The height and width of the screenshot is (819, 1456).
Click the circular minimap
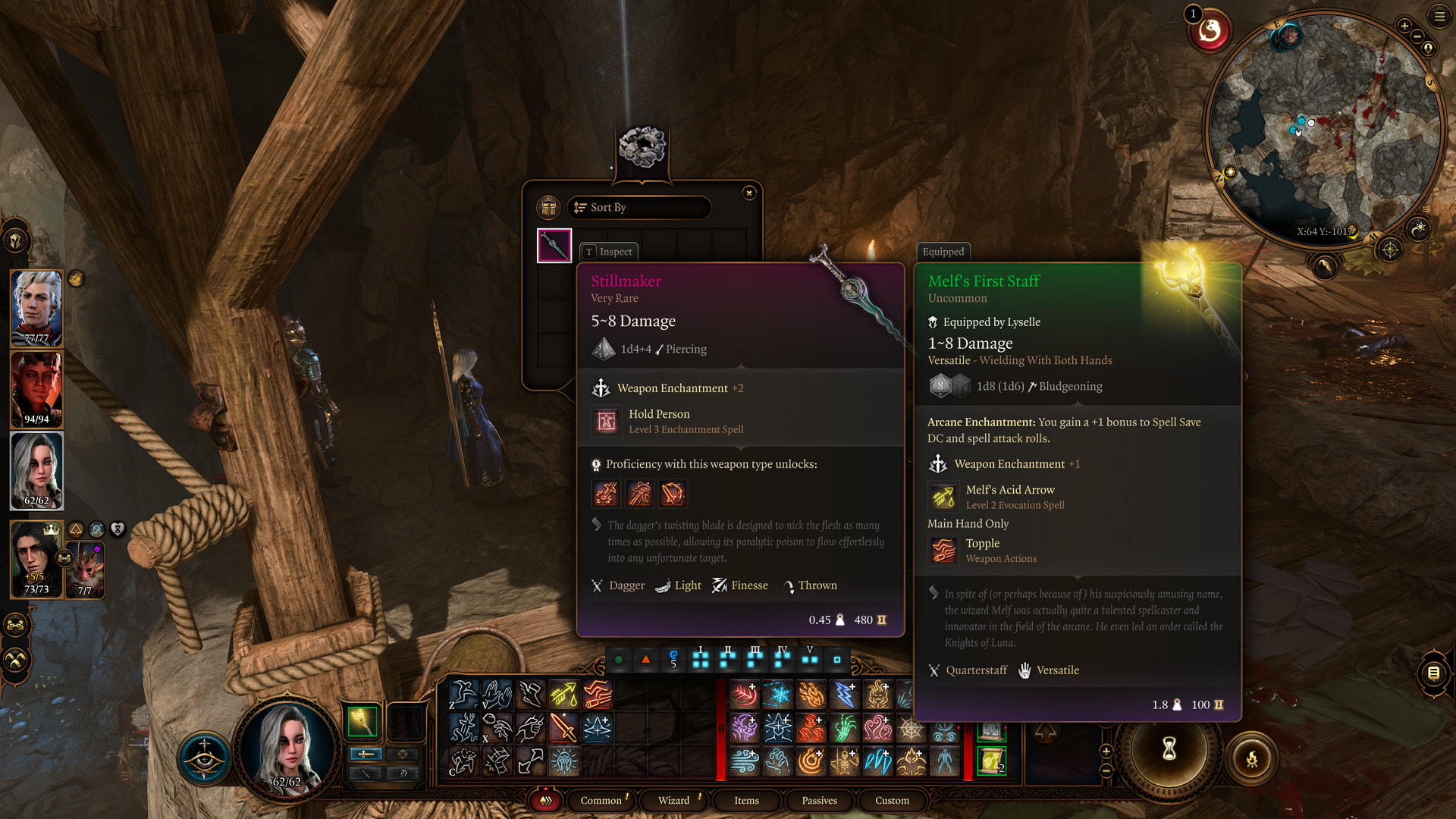click(x=1323, y=129)
